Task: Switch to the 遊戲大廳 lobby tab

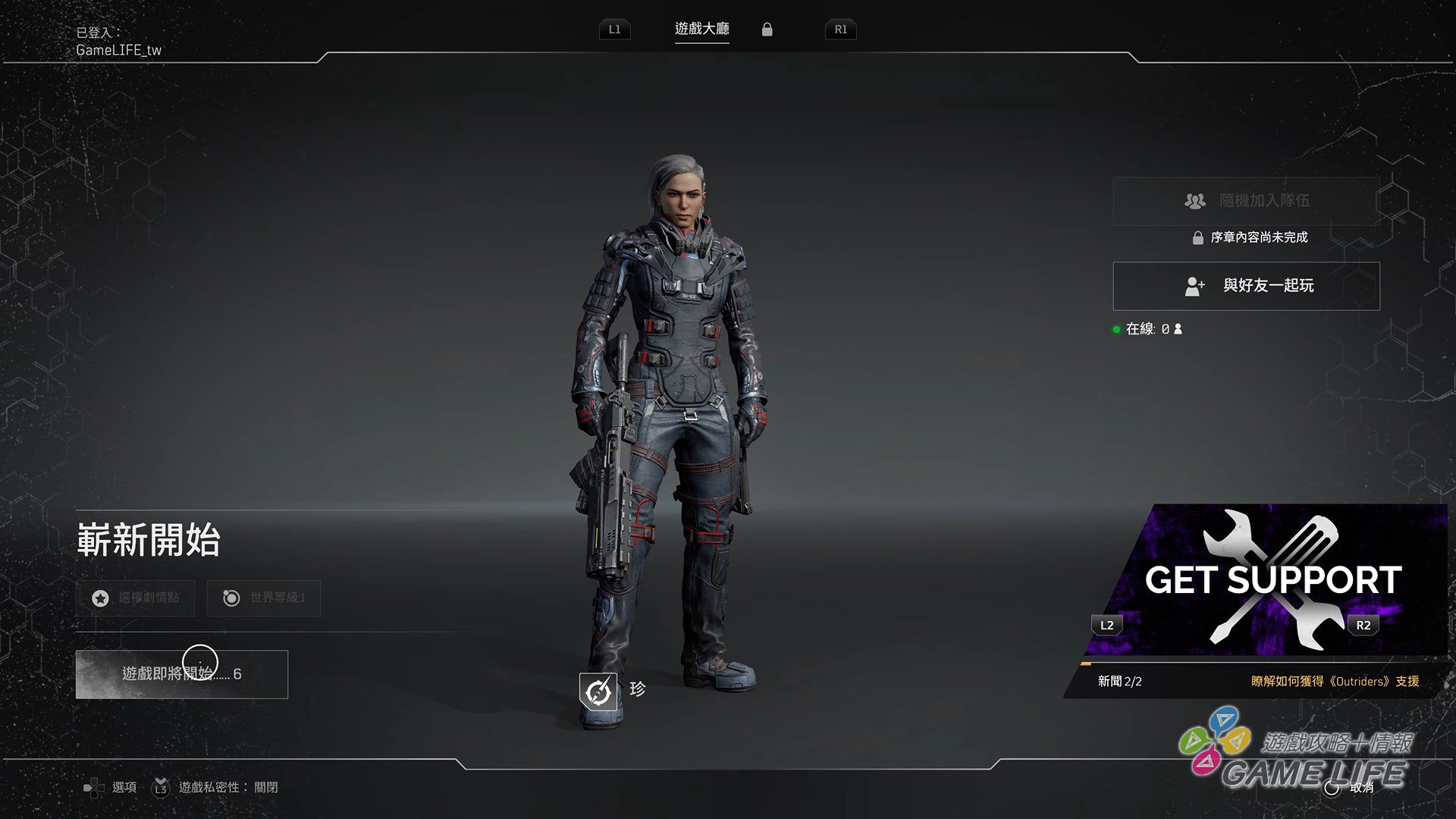Action: pos(701,29)
